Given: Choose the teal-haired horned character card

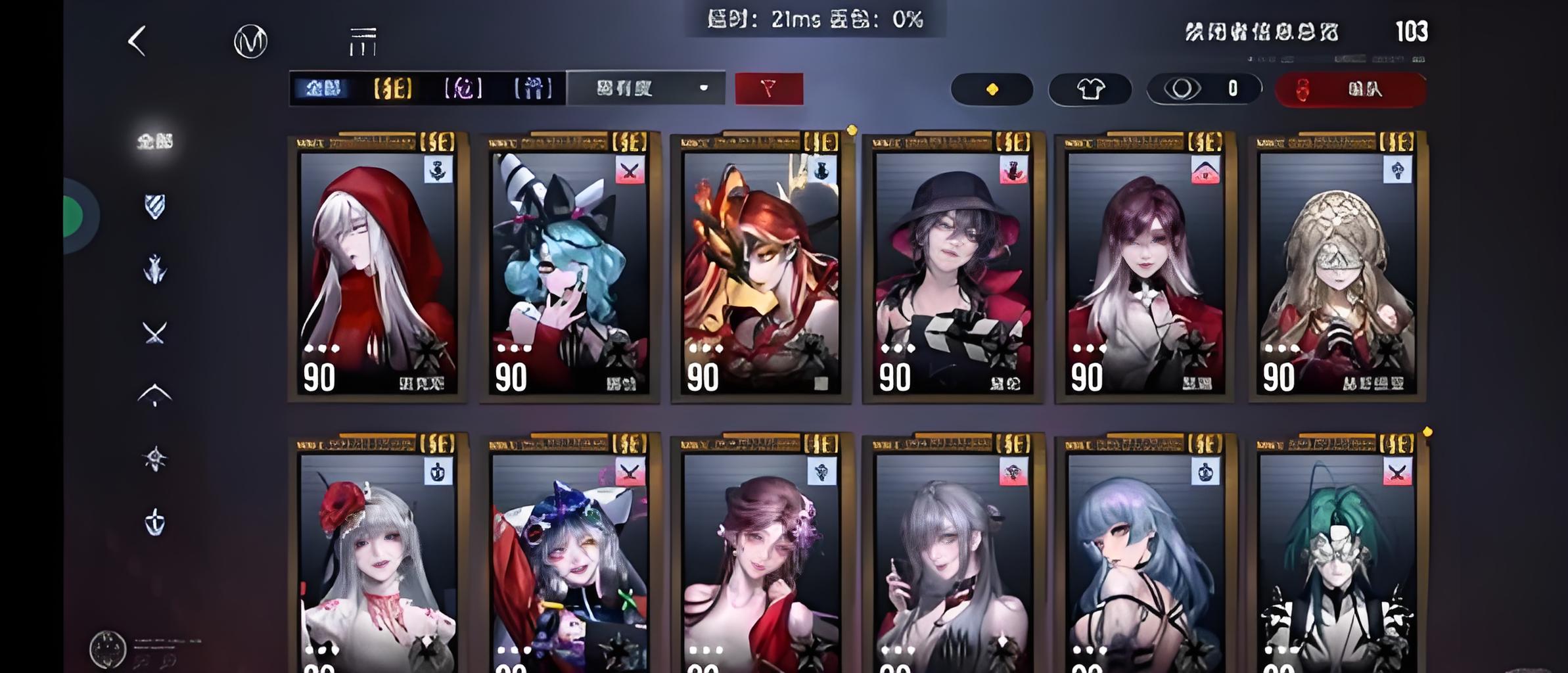Looking at the screenshot, I should pyautogui.click(x=569, y=269).
